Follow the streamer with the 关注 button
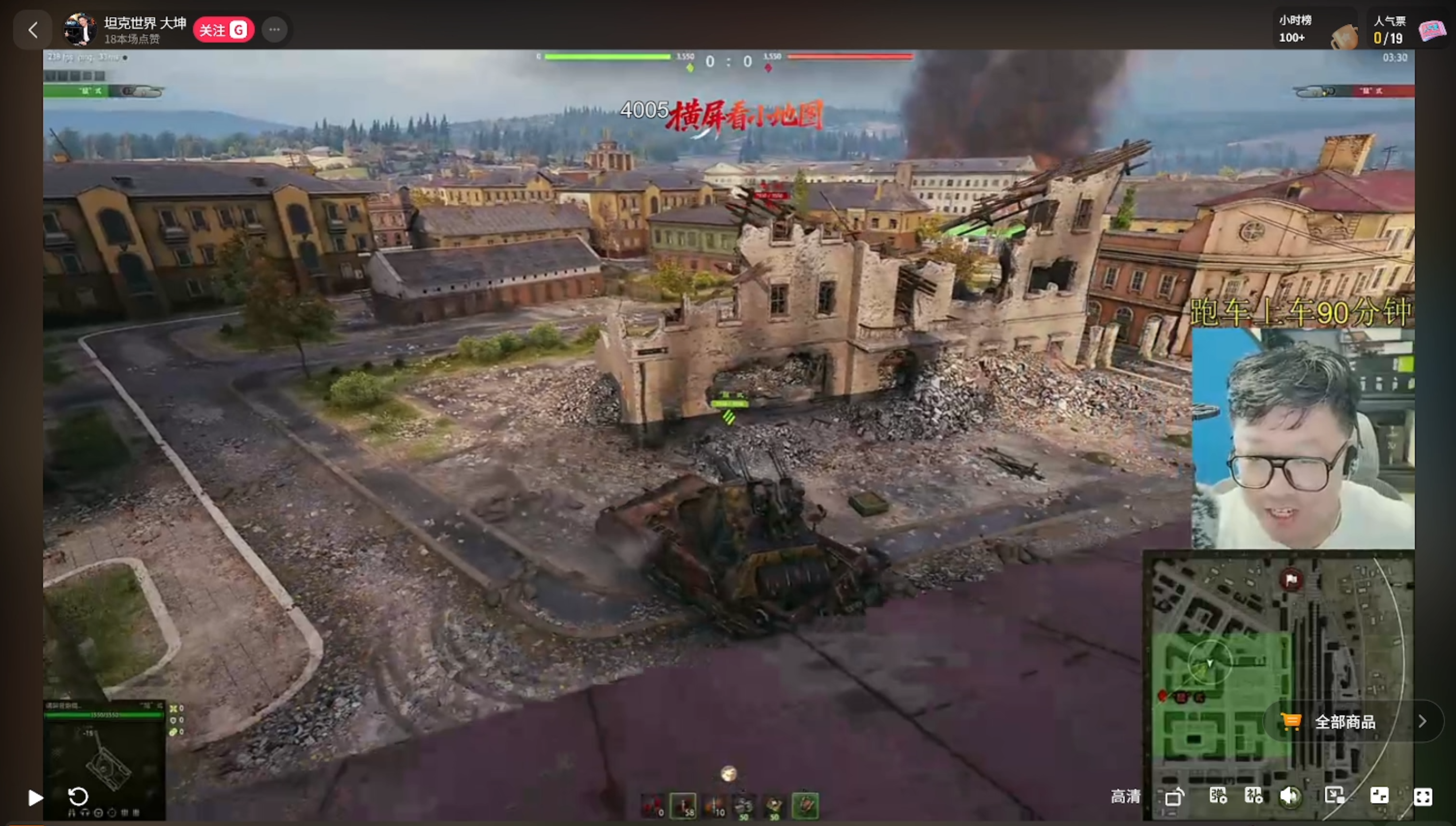The height and width of the screenshot is (826, 1456). (x=223, y=29)
